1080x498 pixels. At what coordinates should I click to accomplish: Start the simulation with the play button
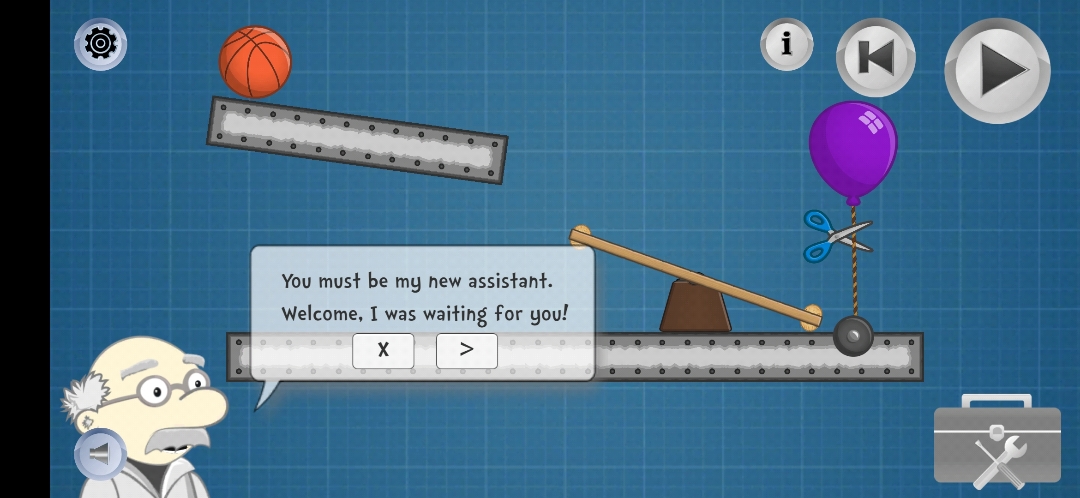tap(997, 70)
